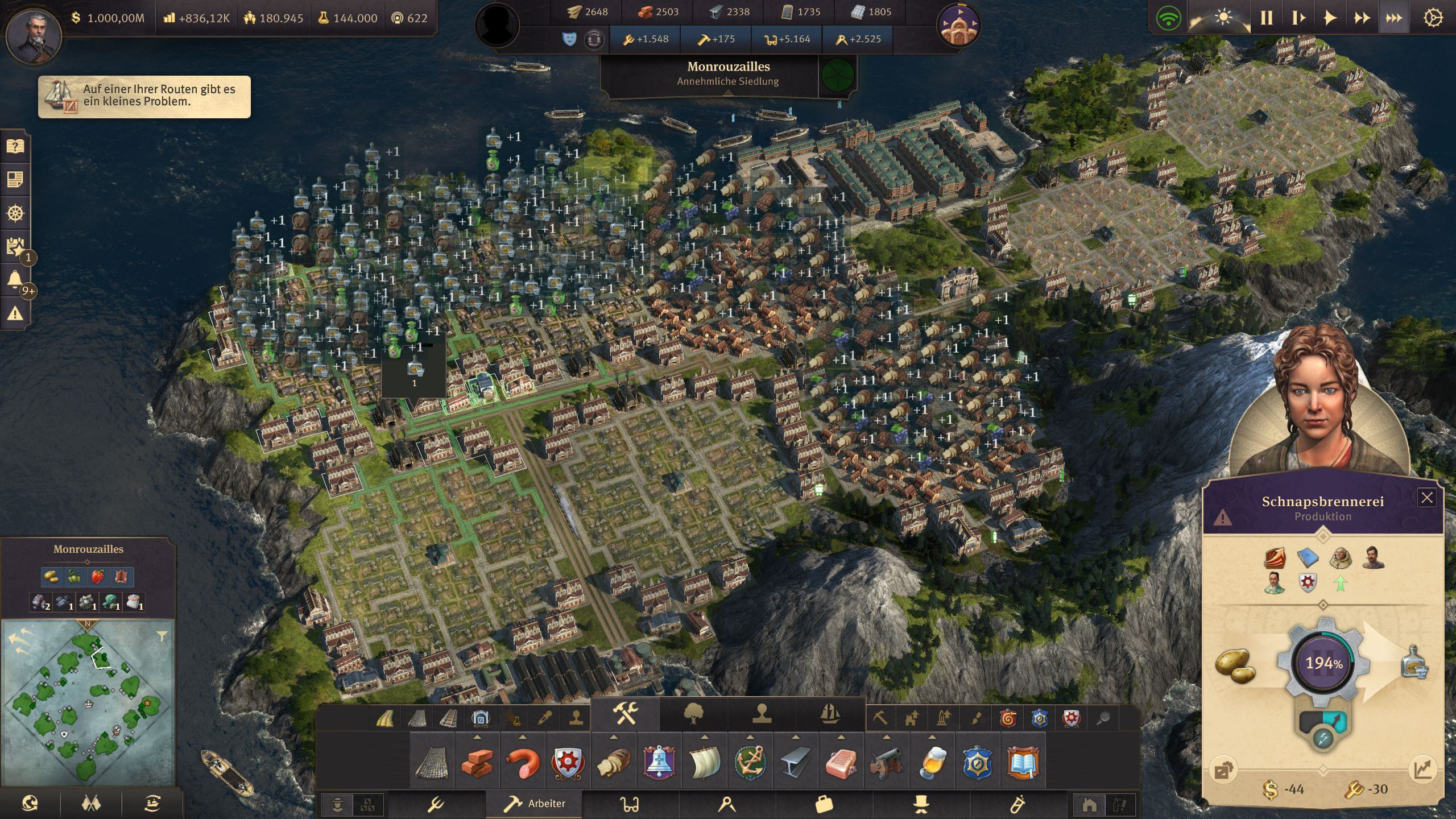Choose the sausage production building
This screenshot has width=1456, height=819.
point(522,762)
